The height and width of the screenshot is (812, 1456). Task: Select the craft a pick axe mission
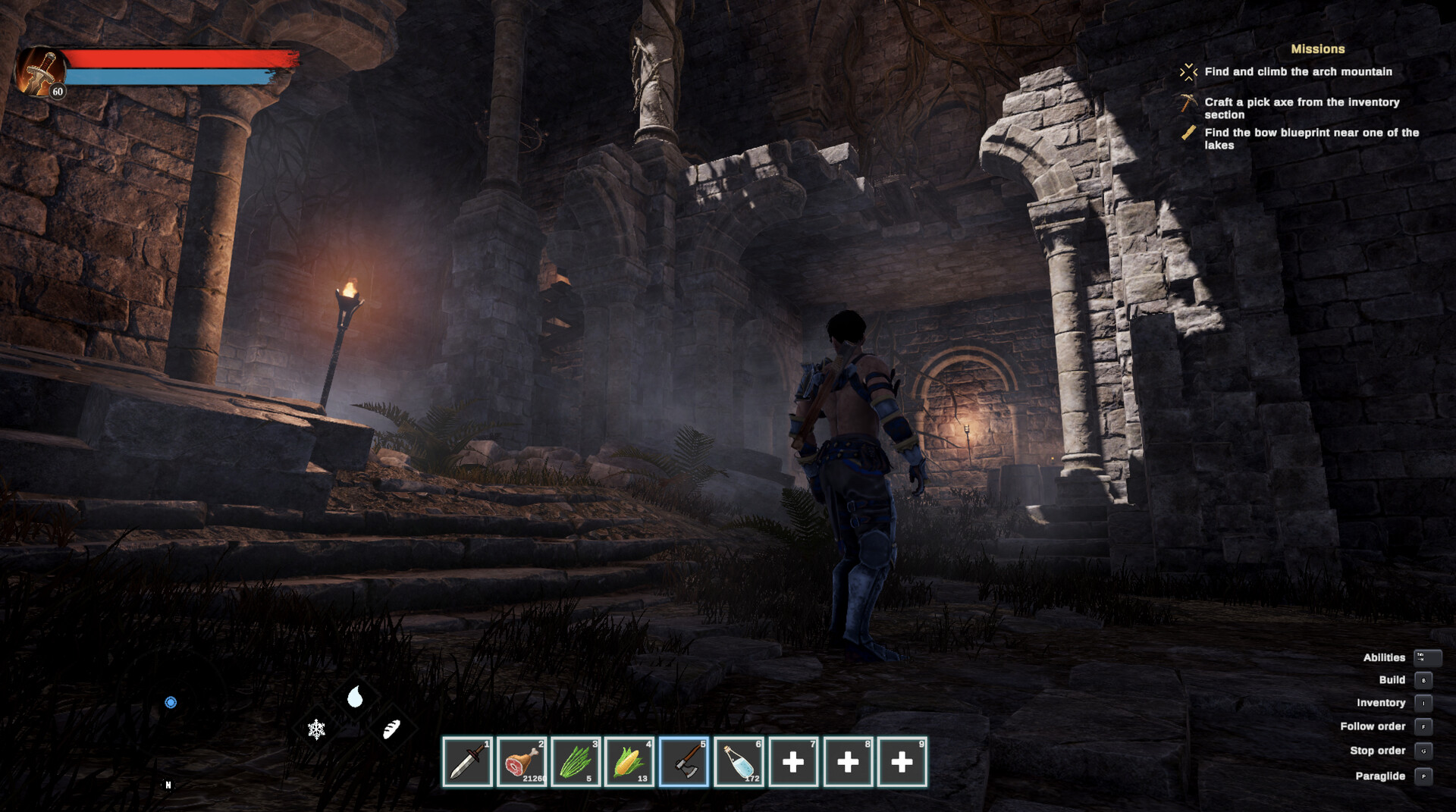point(1301,108)
